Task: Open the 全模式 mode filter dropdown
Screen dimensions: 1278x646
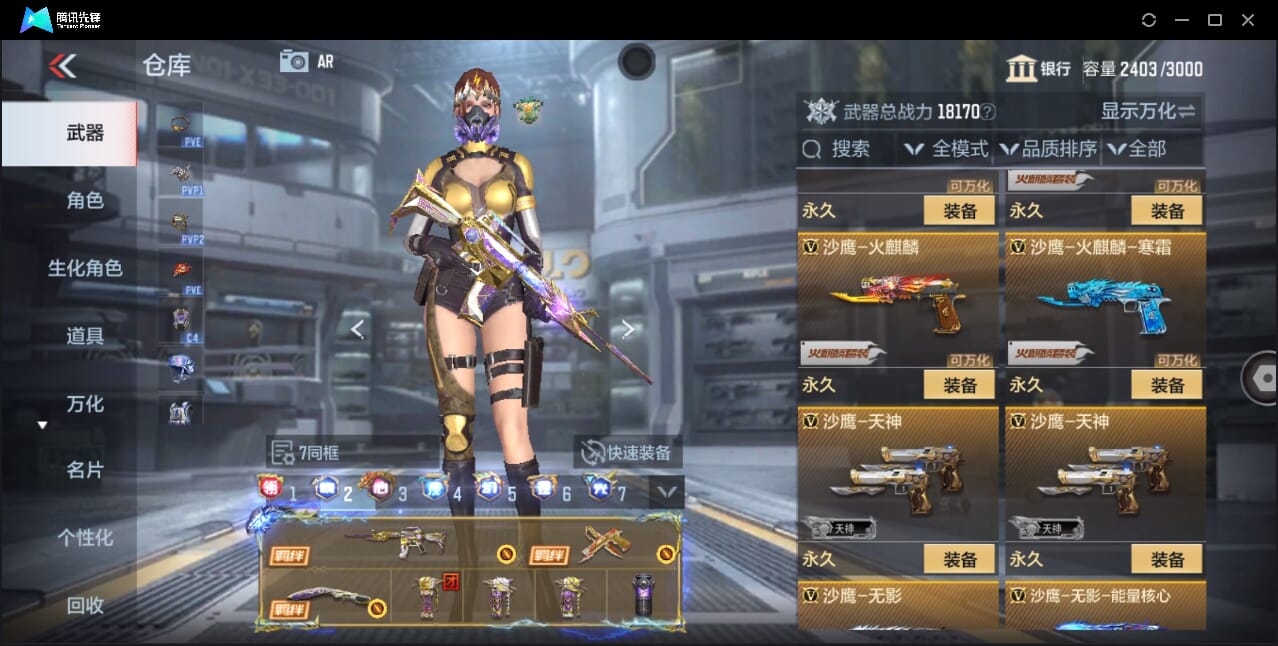Action: coord(946,149)
